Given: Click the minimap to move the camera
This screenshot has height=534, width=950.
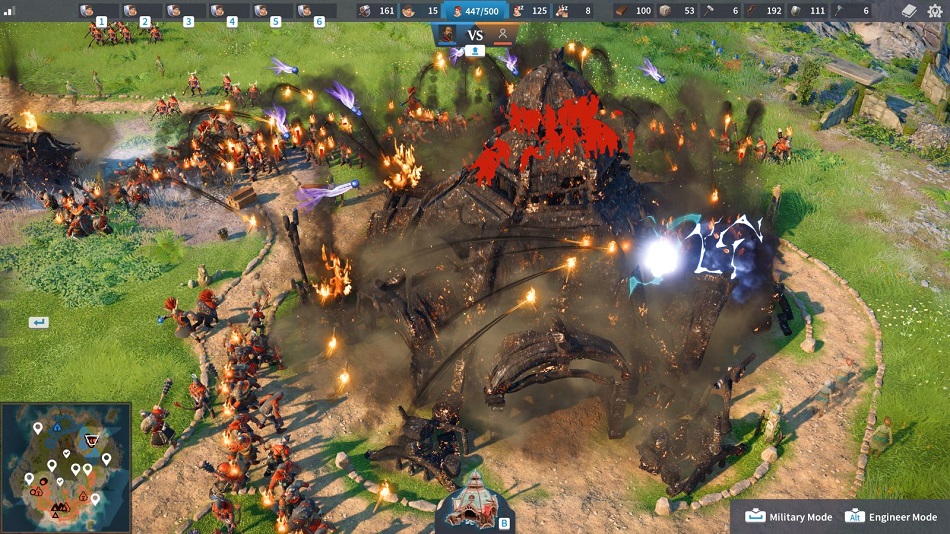Looking at the screenshot, I should point(65,467).
